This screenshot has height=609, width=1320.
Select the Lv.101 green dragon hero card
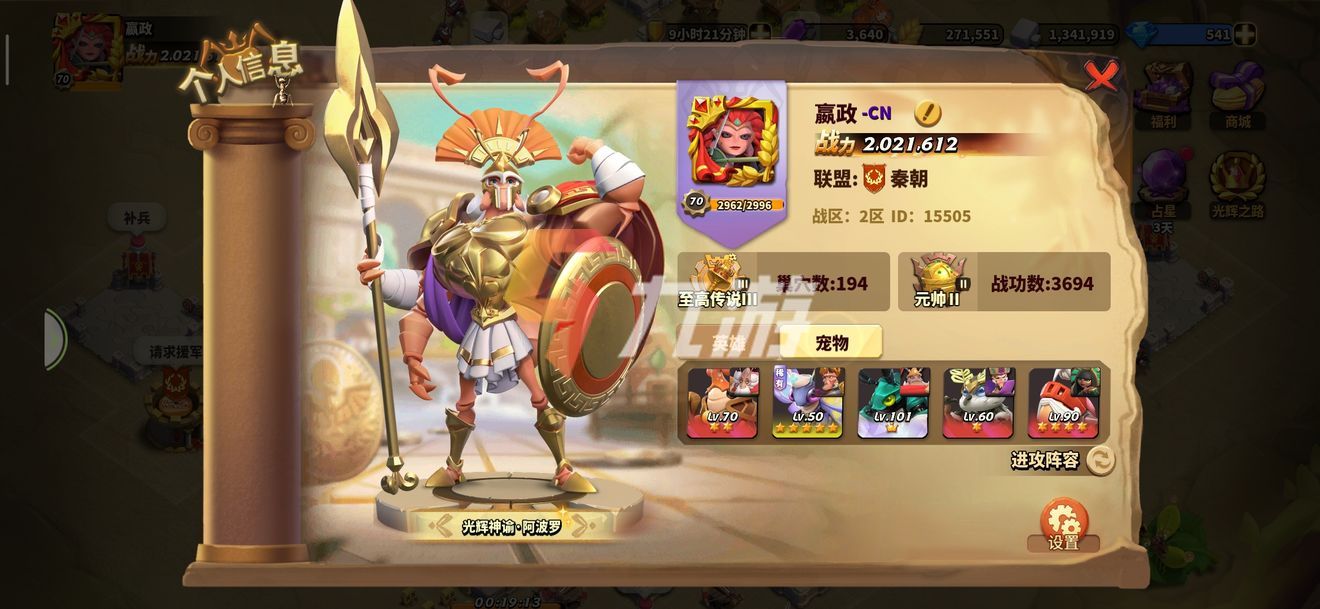(x=893, y=402)
